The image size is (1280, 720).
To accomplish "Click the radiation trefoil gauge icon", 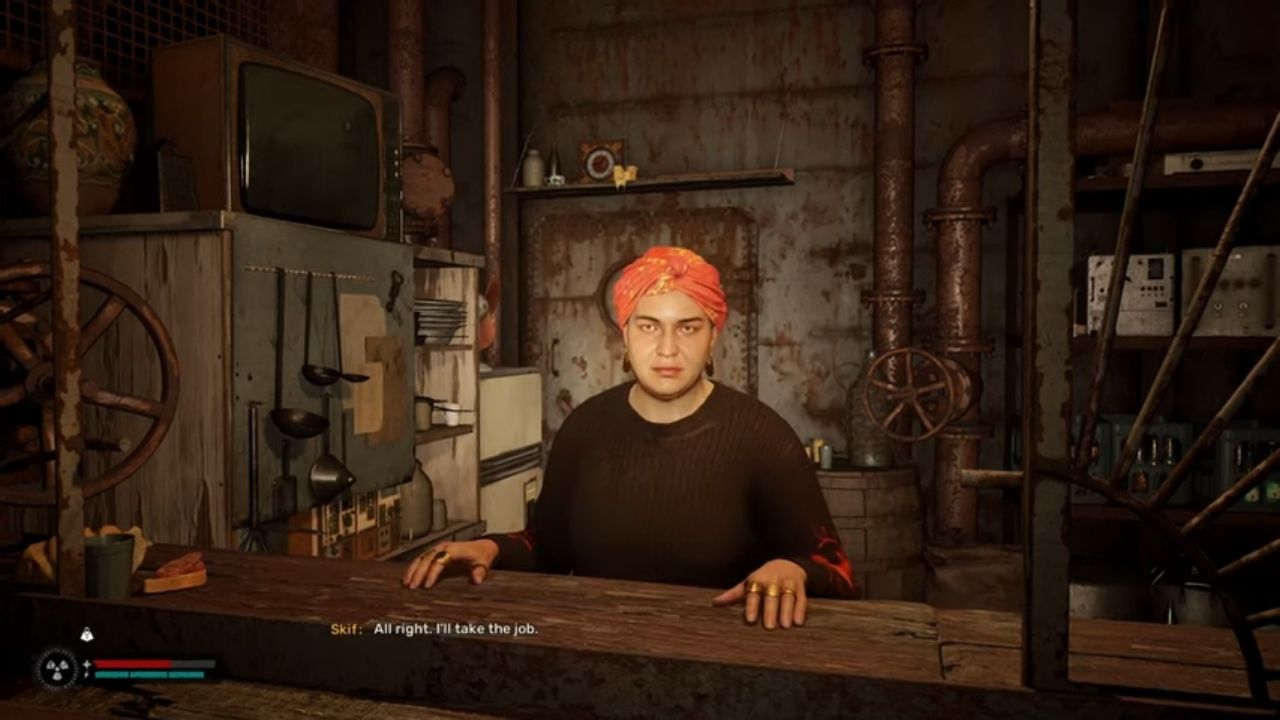I will click(x=55, y=669).
